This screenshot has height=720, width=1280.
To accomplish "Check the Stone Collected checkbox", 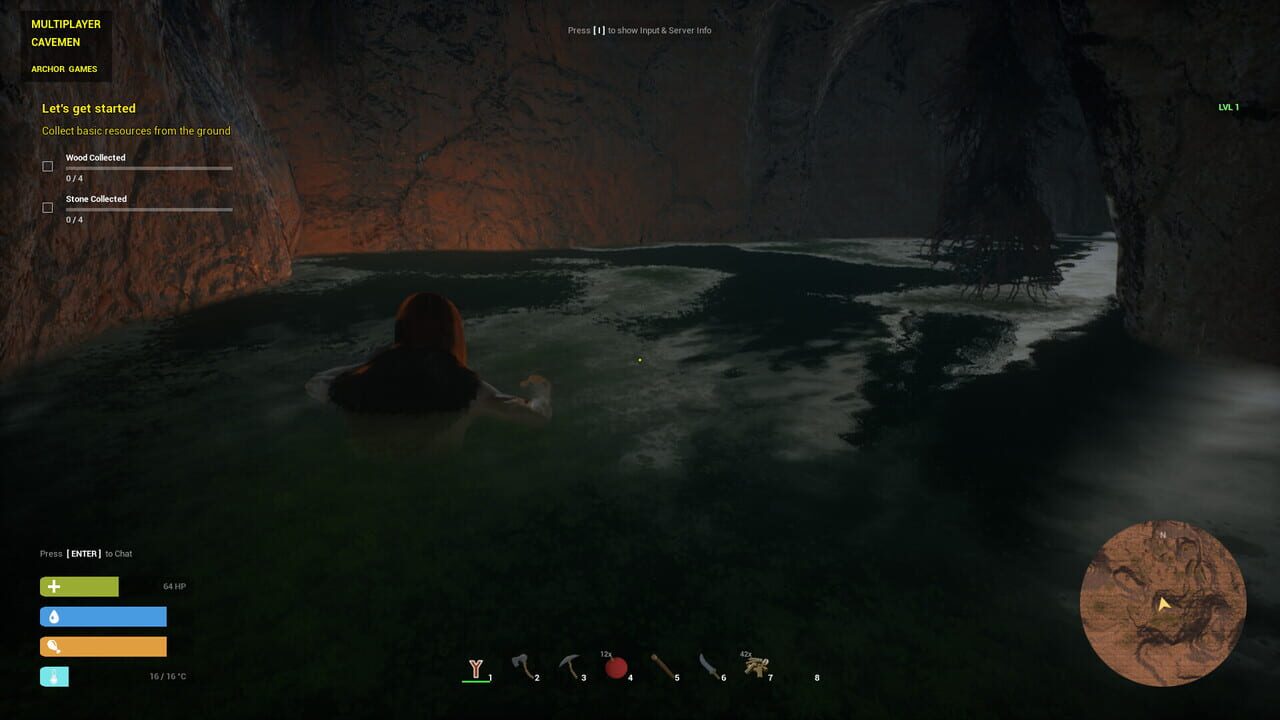I will (47, 207).
